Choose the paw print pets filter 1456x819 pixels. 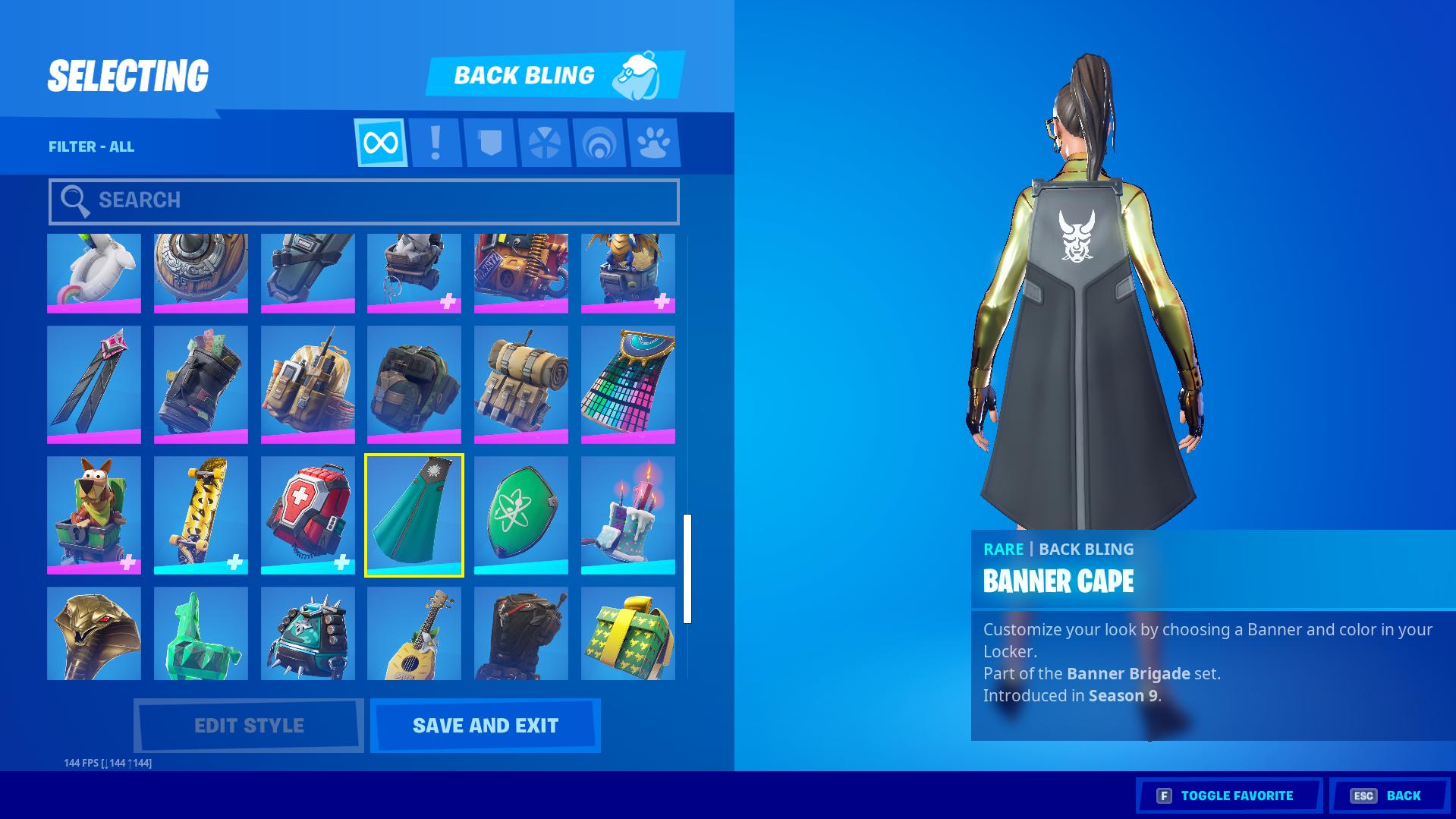654,143
